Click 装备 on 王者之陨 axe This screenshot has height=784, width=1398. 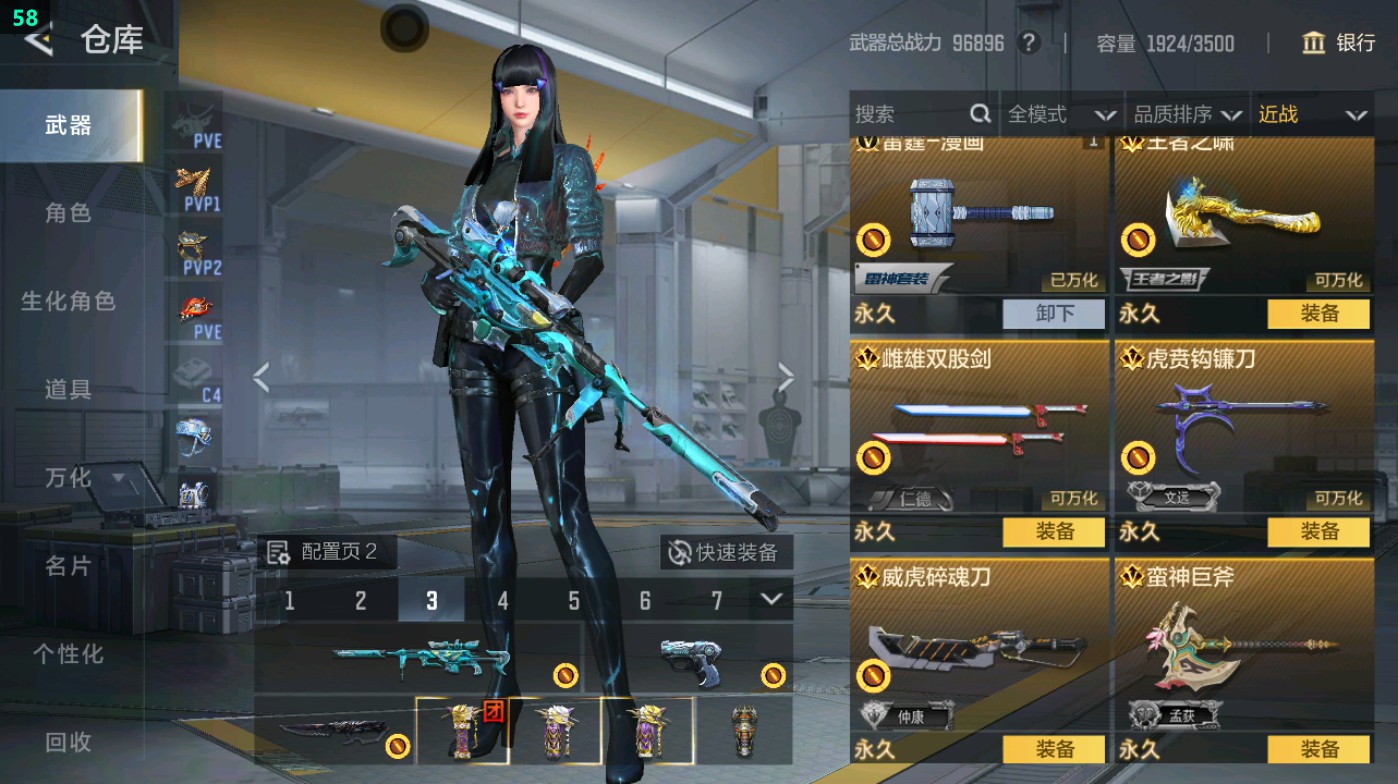[1320, 314]
